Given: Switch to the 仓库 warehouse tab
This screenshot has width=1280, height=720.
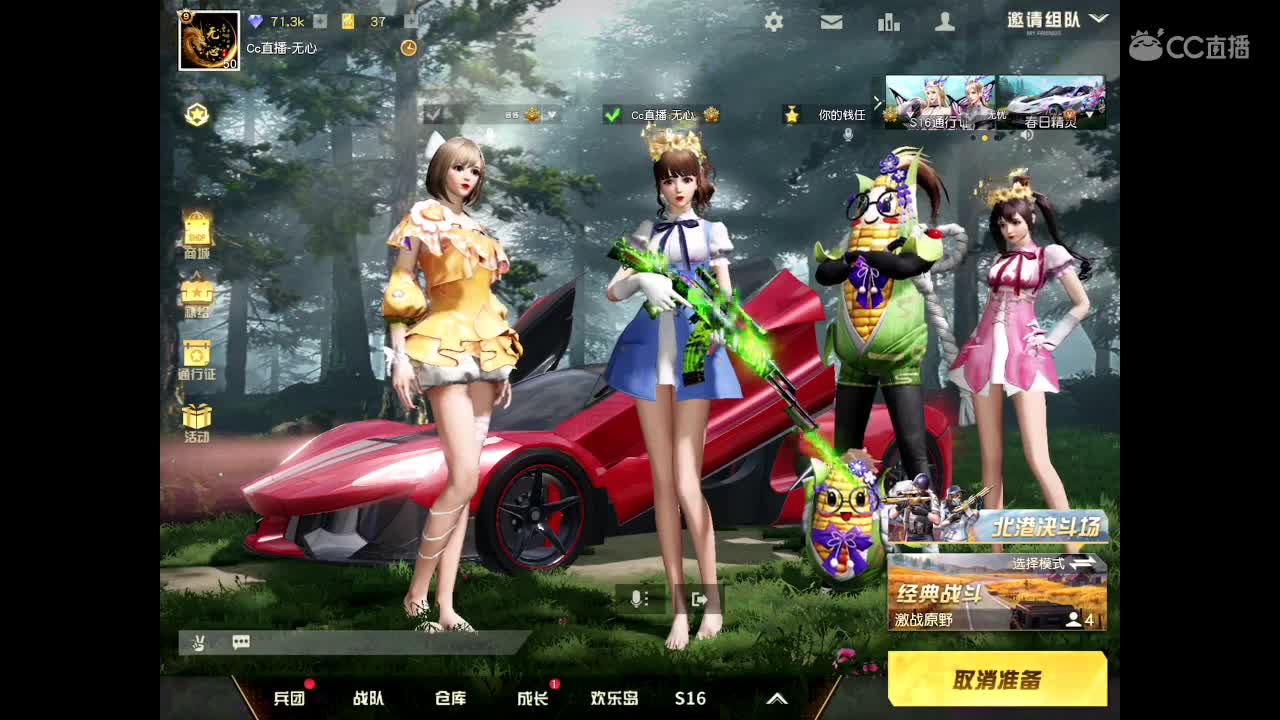Looking at the screenshot, I should [x=449, y=700].
